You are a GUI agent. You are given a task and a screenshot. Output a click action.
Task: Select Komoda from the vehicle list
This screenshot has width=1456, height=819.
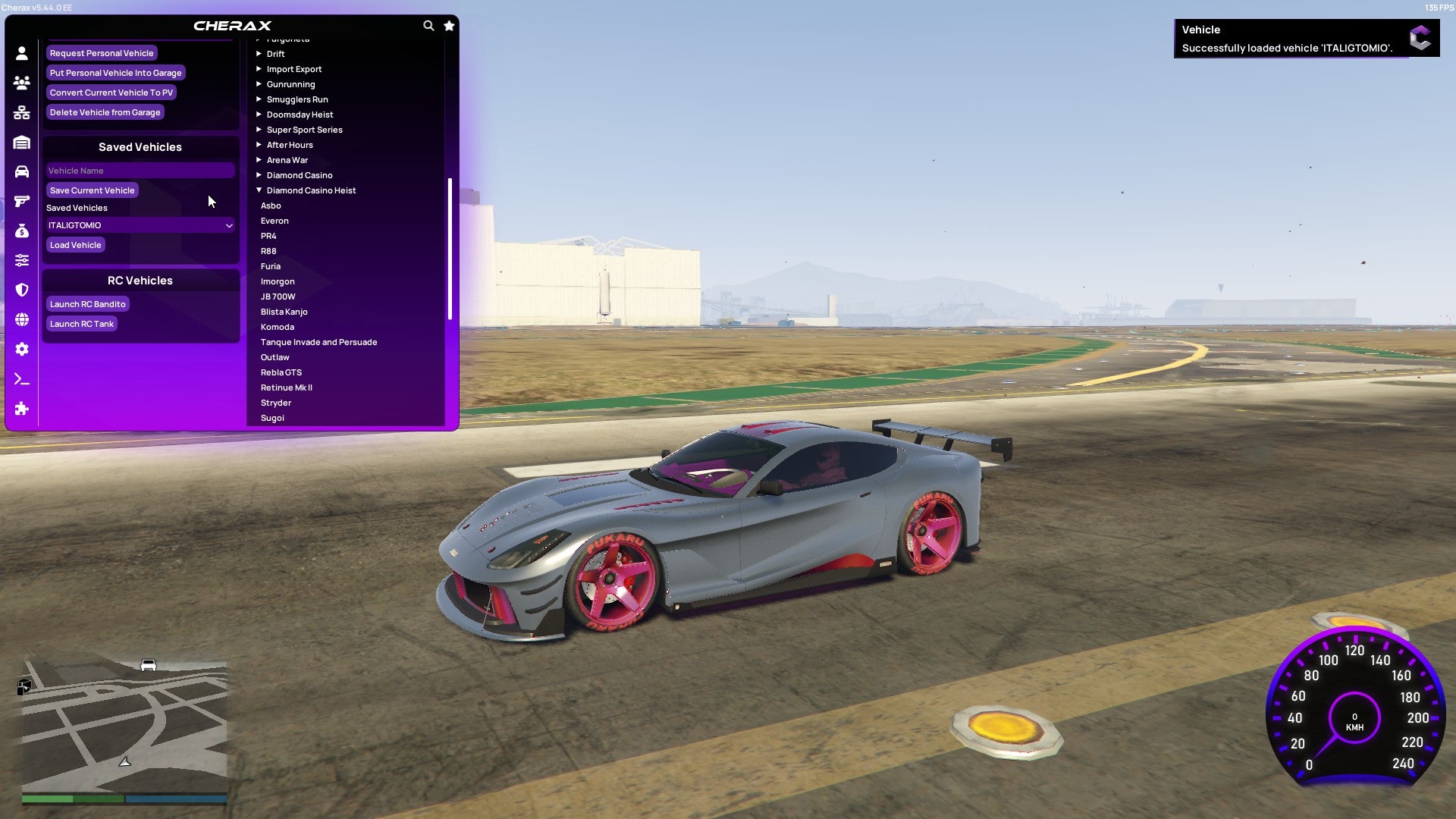point(278,326)
